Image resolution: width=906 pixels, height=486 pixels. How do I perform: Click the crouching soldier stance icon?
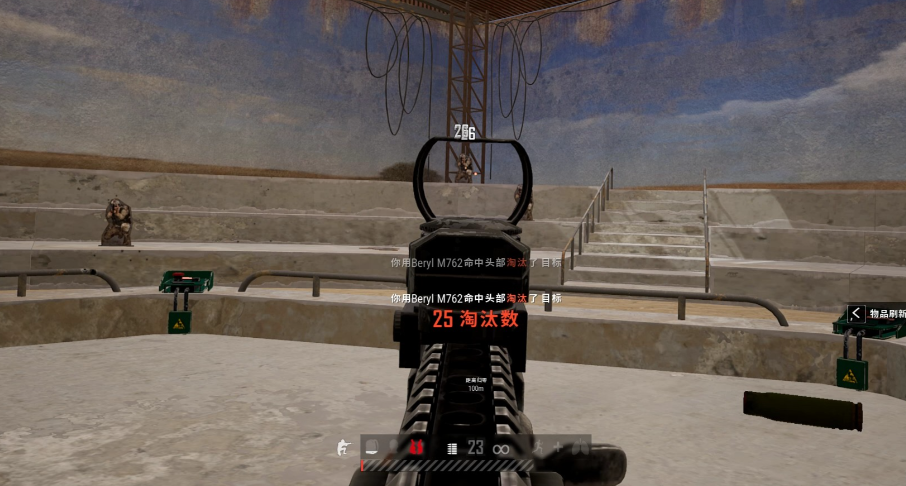pos(342,448)
